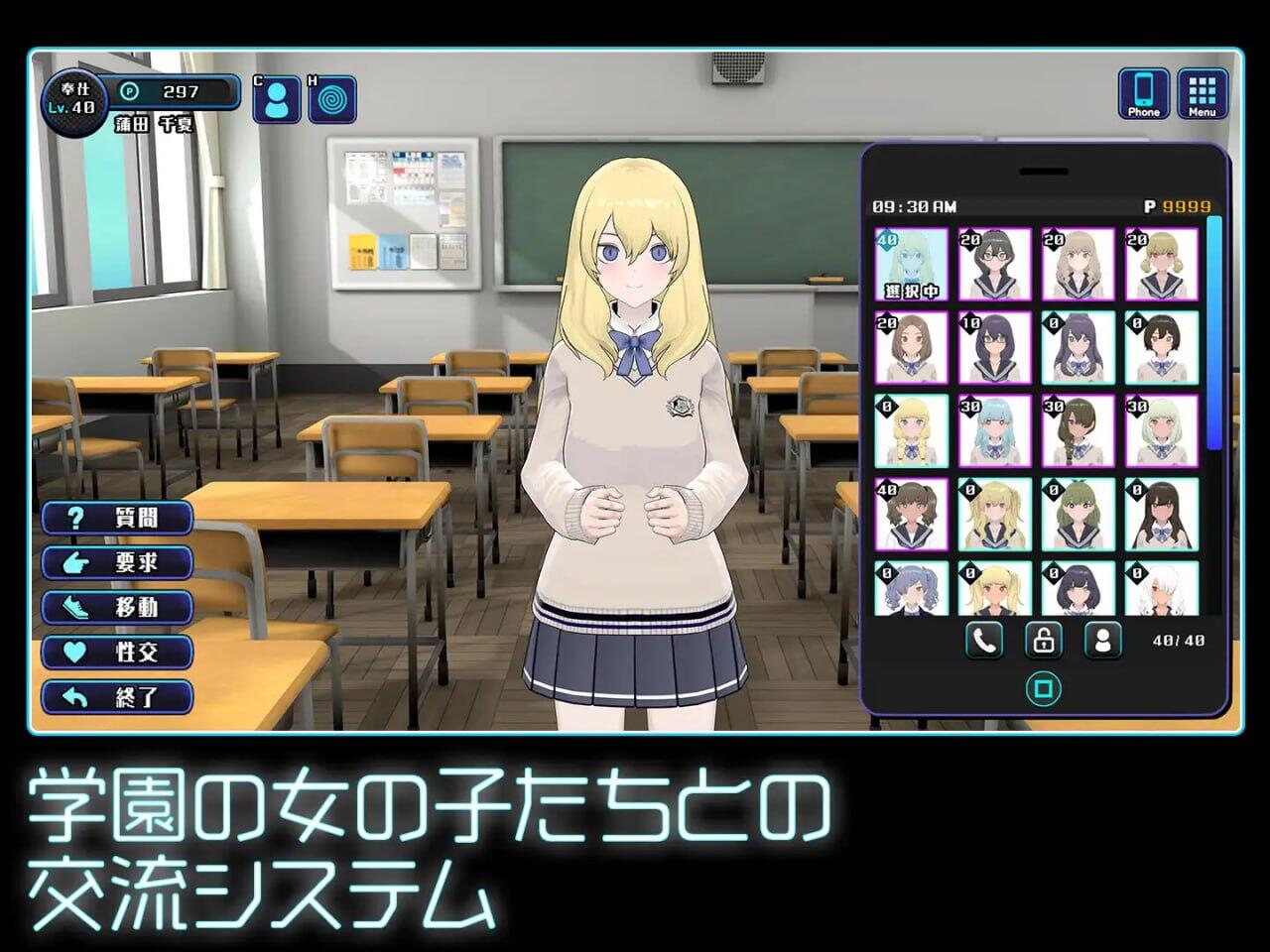This screenshot has width=1270, height=952.
Task: Open the 質問 question command
Action: tap(116, 518)
